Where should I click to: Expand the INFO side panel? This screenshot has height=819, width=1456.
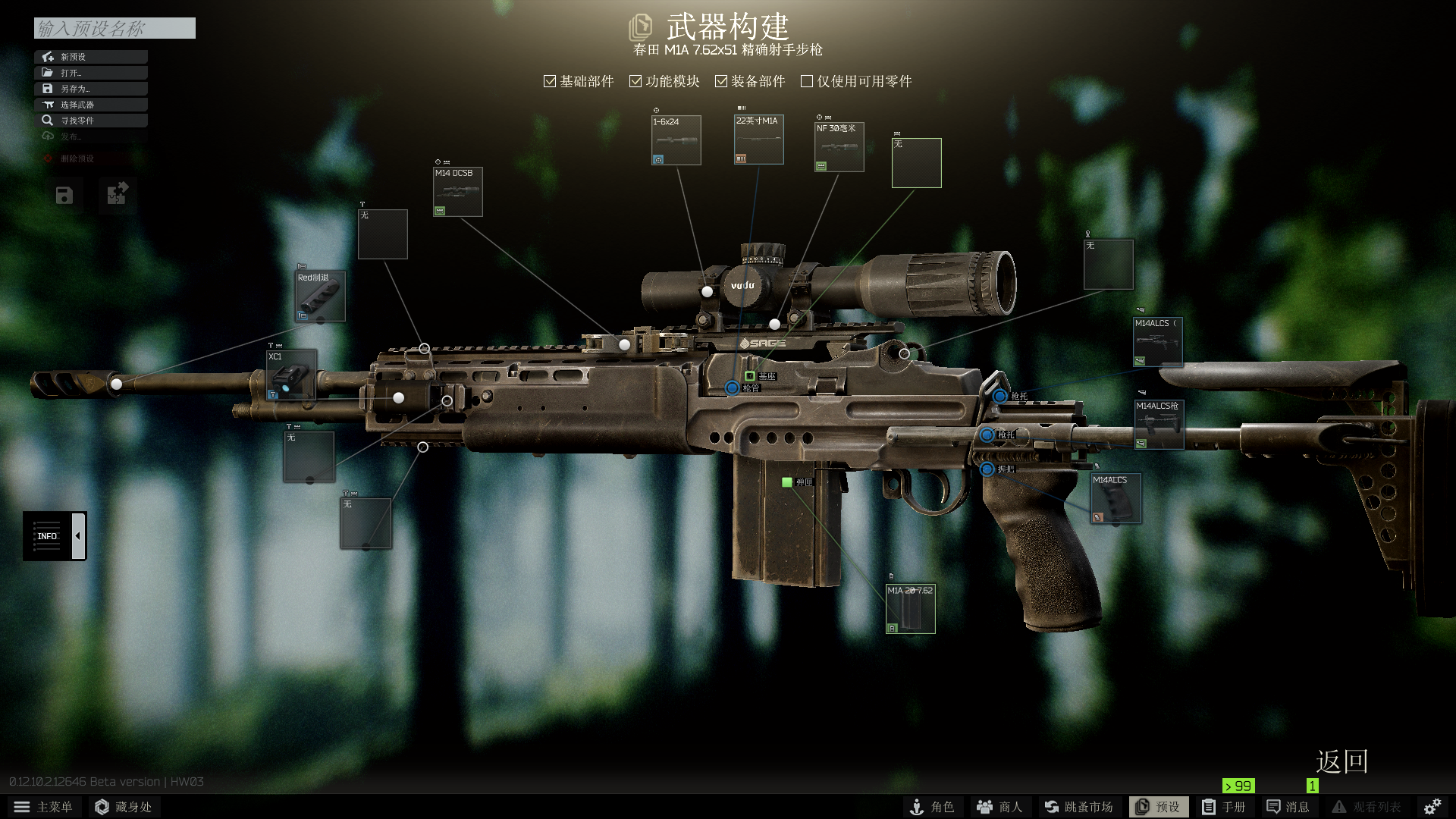pos(78,536)
